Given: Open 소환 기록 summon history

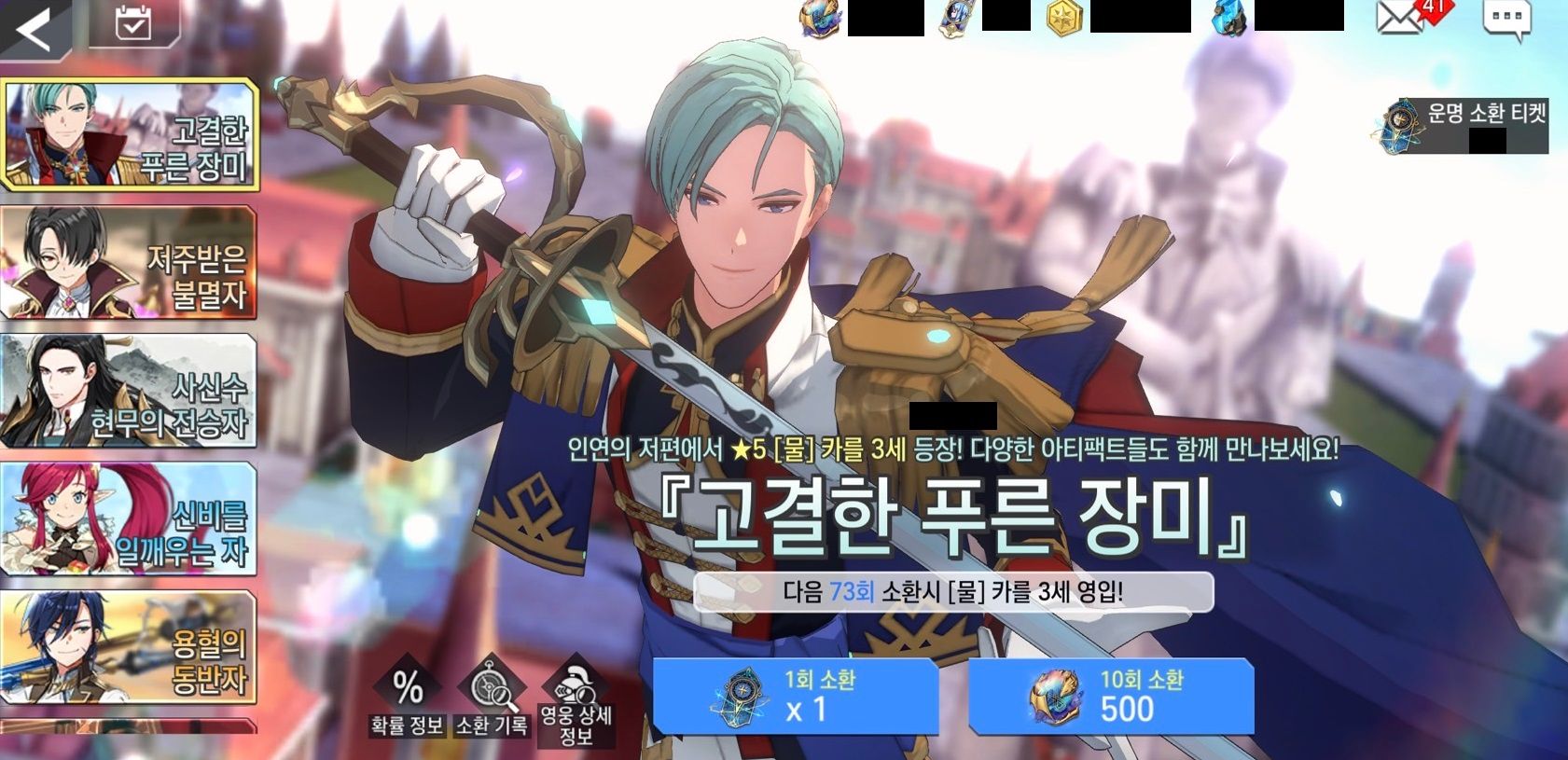Looking at the screenshot, I should 491,701.
